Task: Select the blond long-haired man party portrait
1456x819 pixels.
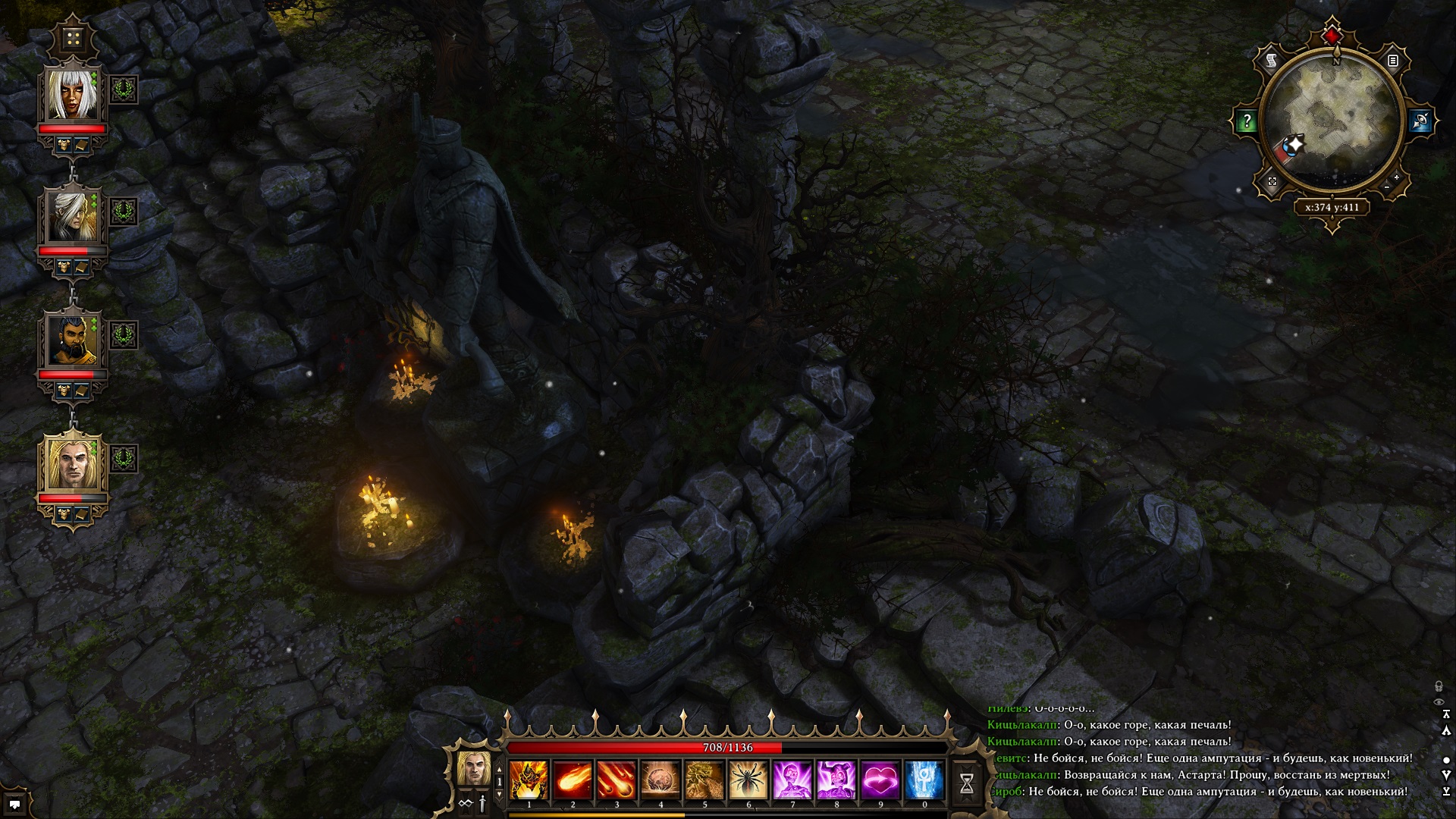Action: point(73,463)
